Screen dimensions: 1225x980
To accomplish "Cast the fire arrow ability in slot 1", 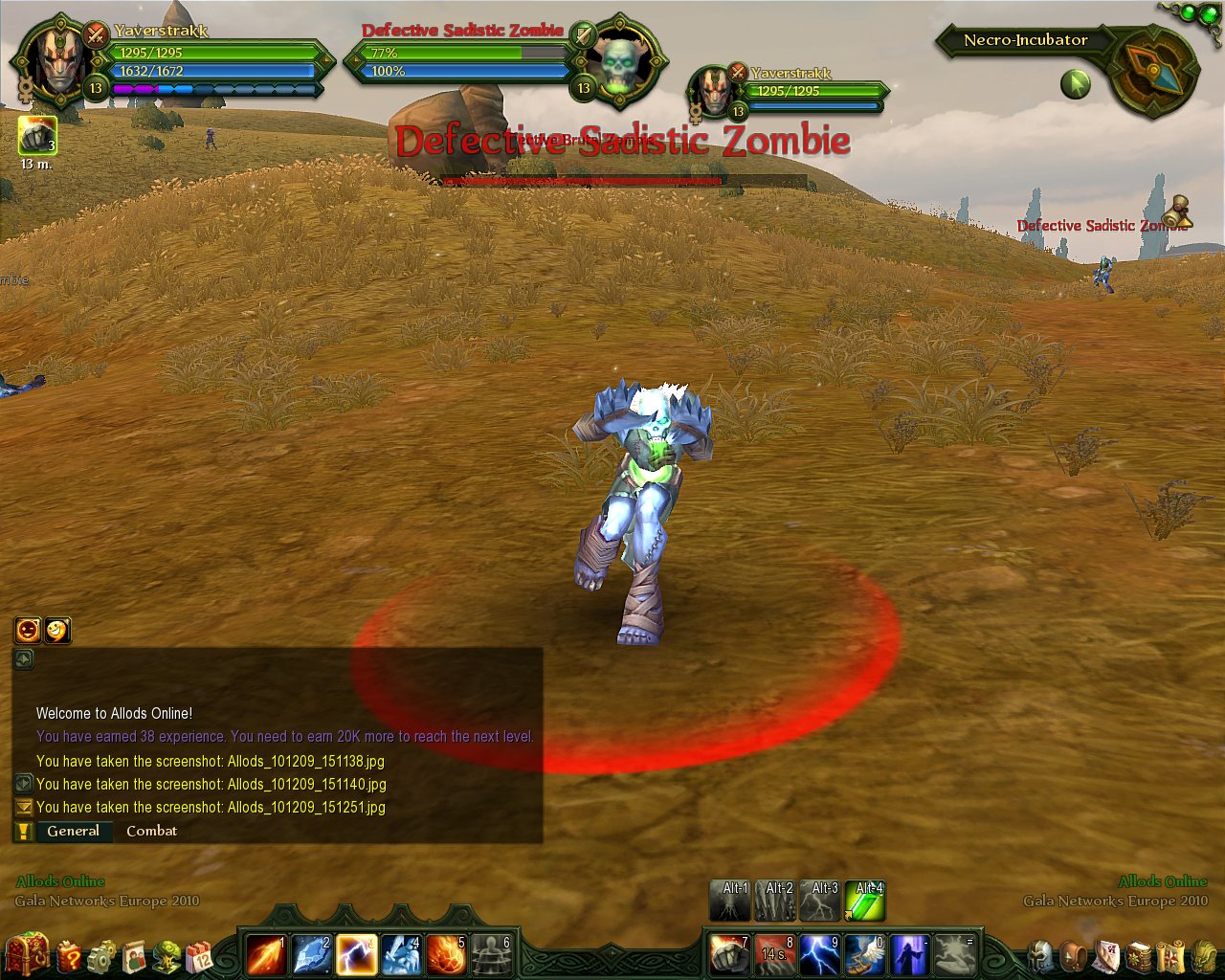I will pos(265,954).
